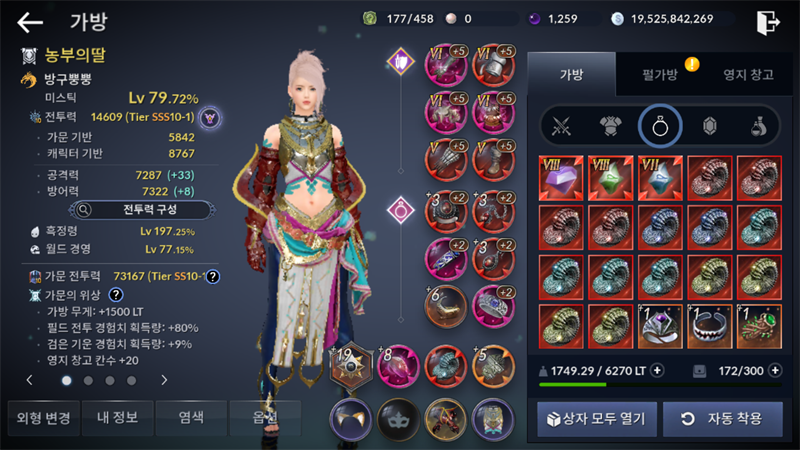Image resolution: width=800 pixels, height=450 pixels.
Task: Exit the bag screen via door icon
Action: (768, 21)
